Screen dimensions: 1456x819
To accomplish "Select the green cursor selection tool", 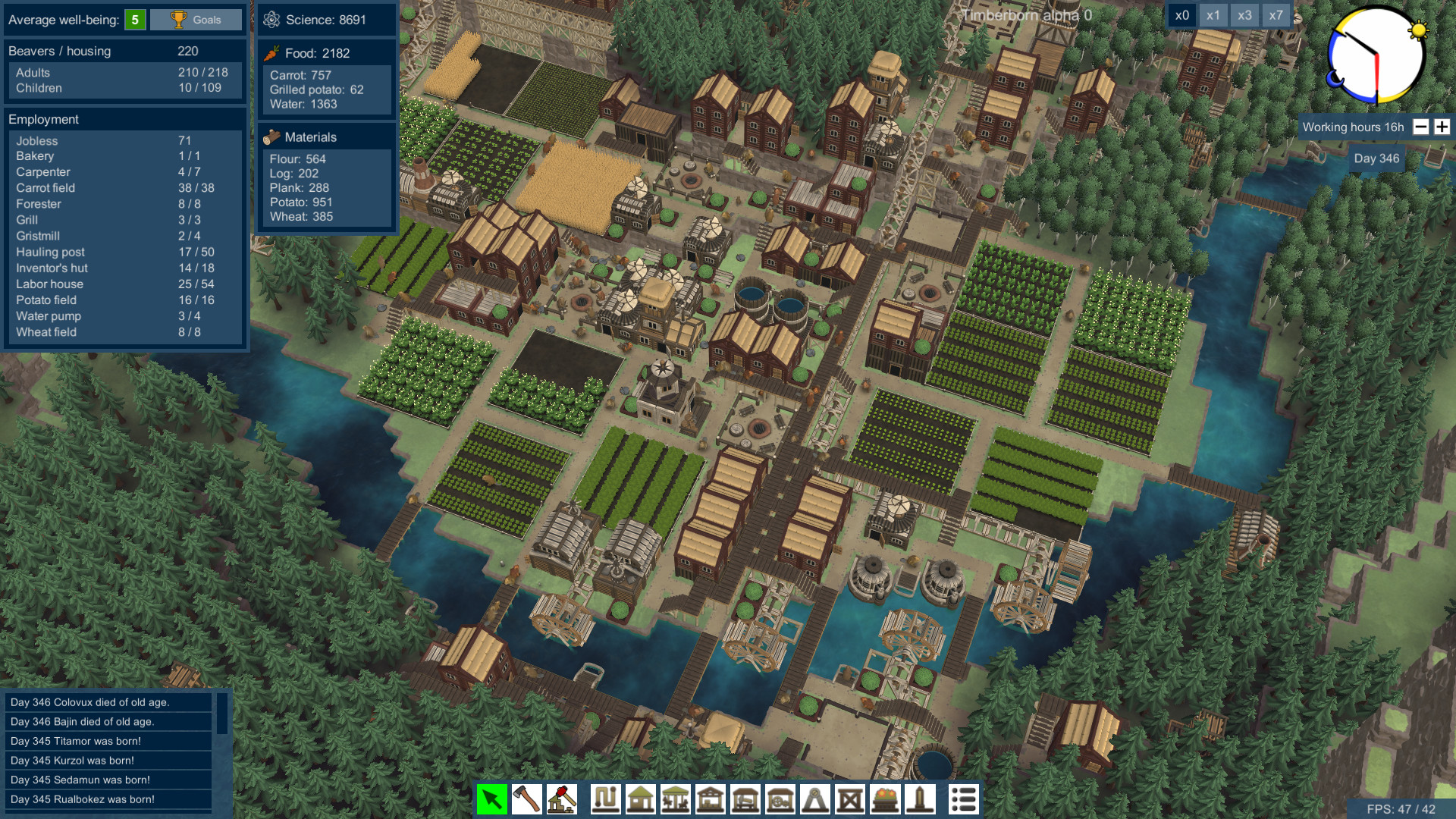I will click(x=491, y=799).
